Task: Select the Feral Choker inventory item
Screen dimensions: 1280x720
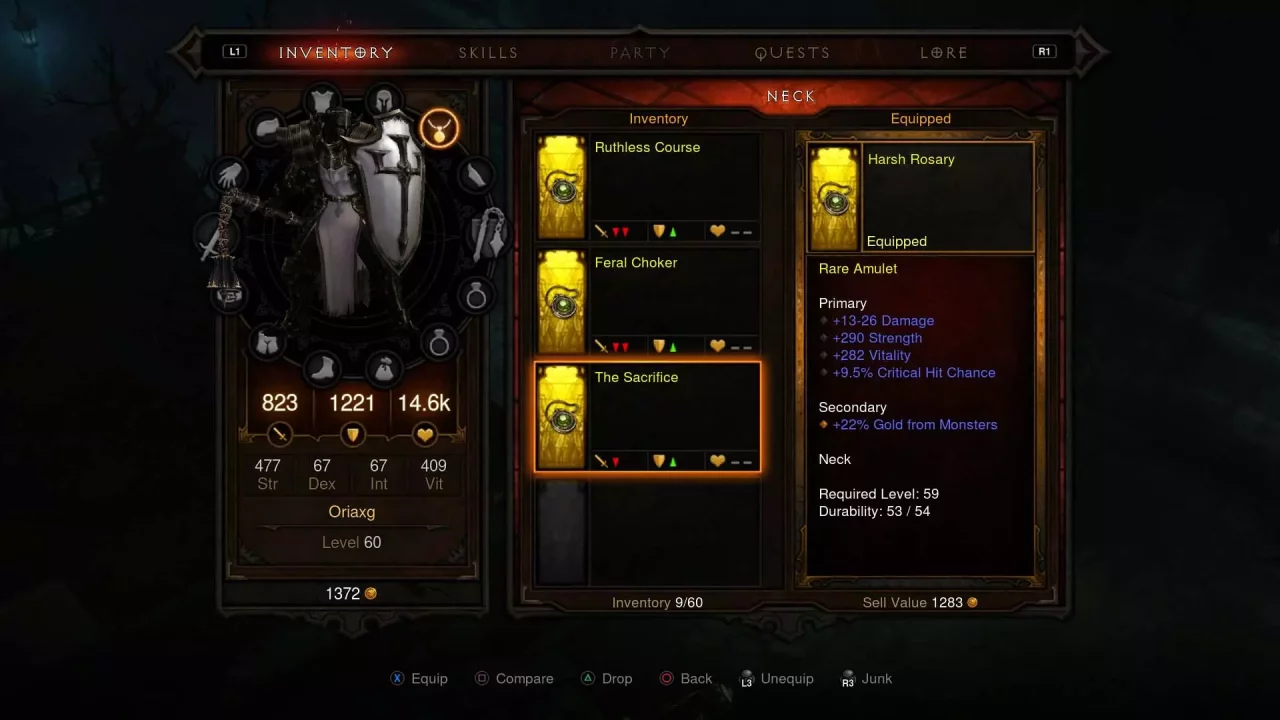Action: [647, 300]
